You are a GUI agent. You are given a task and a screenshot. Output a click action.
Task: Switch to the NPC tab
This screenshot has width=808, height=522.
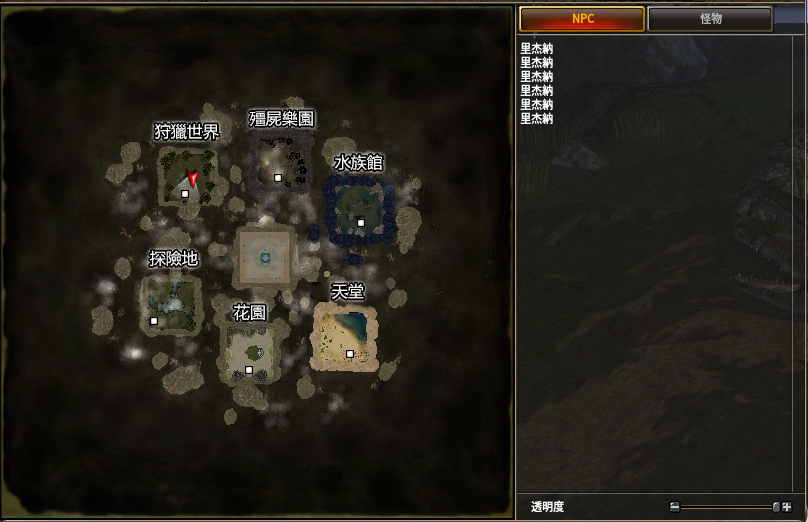(581, 19)
